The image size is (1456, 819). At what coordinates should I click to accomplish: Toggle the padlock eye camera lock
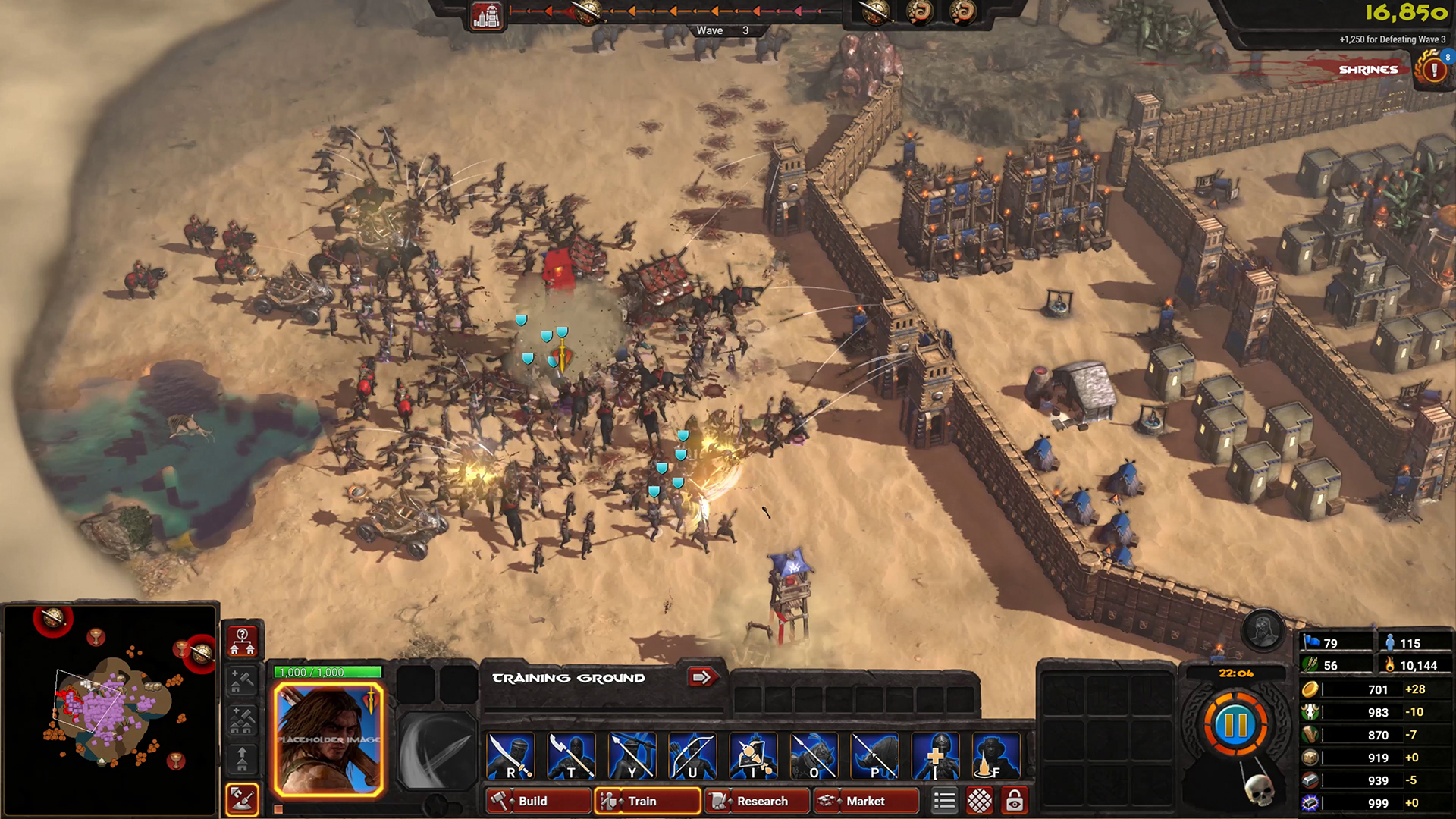(x=1015, y=801)
